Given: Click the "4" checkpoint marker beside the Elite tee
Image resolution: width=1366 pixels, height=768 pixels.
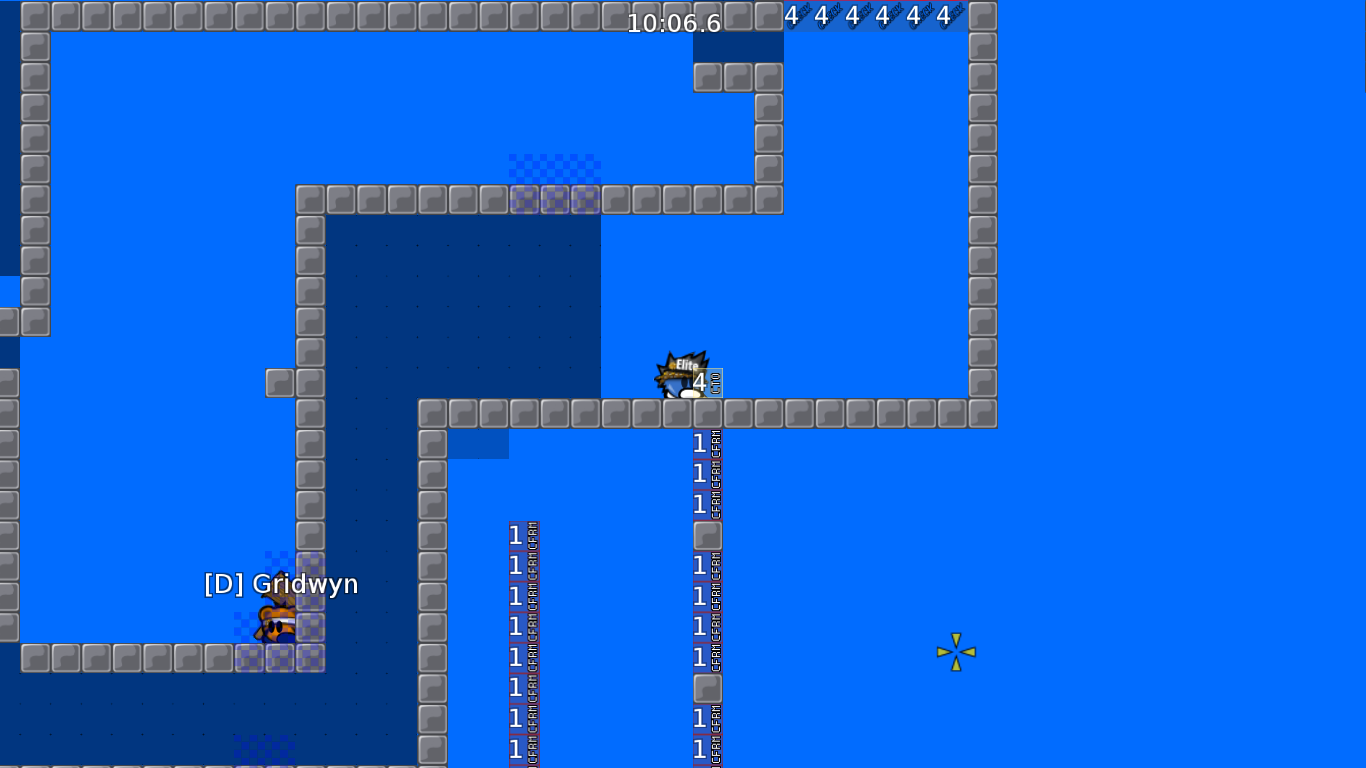Looking at the screenshot, I should pos(700,381).
